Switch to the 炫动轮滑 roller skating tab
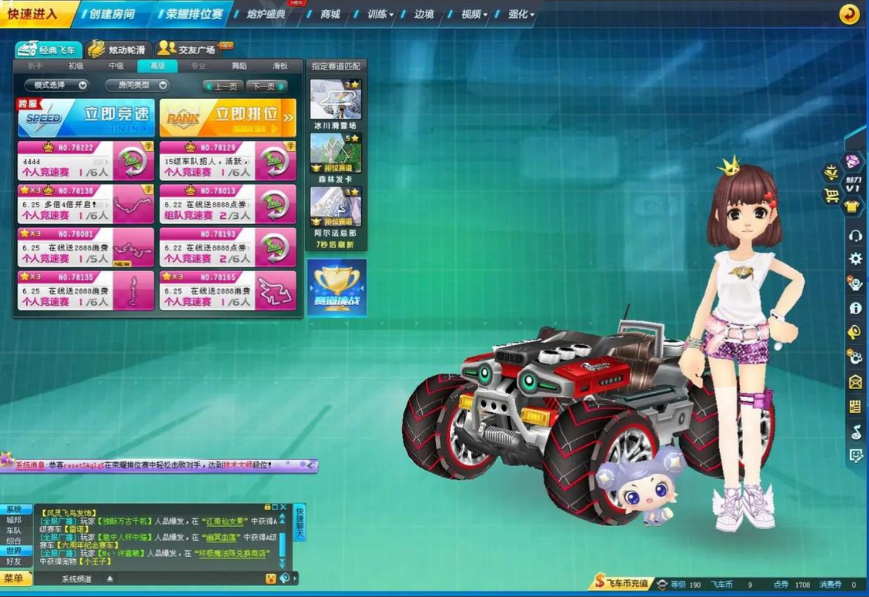Screen dimensions: 869x597 pyautogui.click(x=118, y=49)
